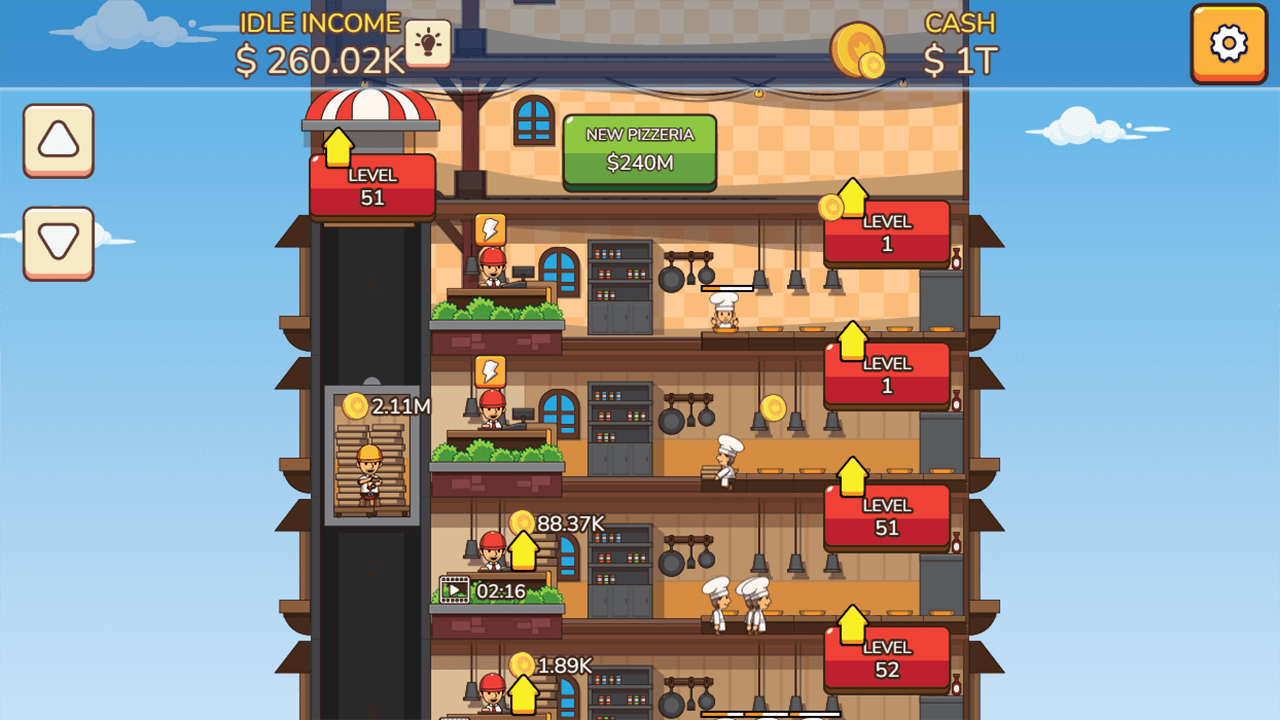Tap the lightning boost on the second kitchen floor
The image size is (1280, 720).
click(x=489, y=372)
